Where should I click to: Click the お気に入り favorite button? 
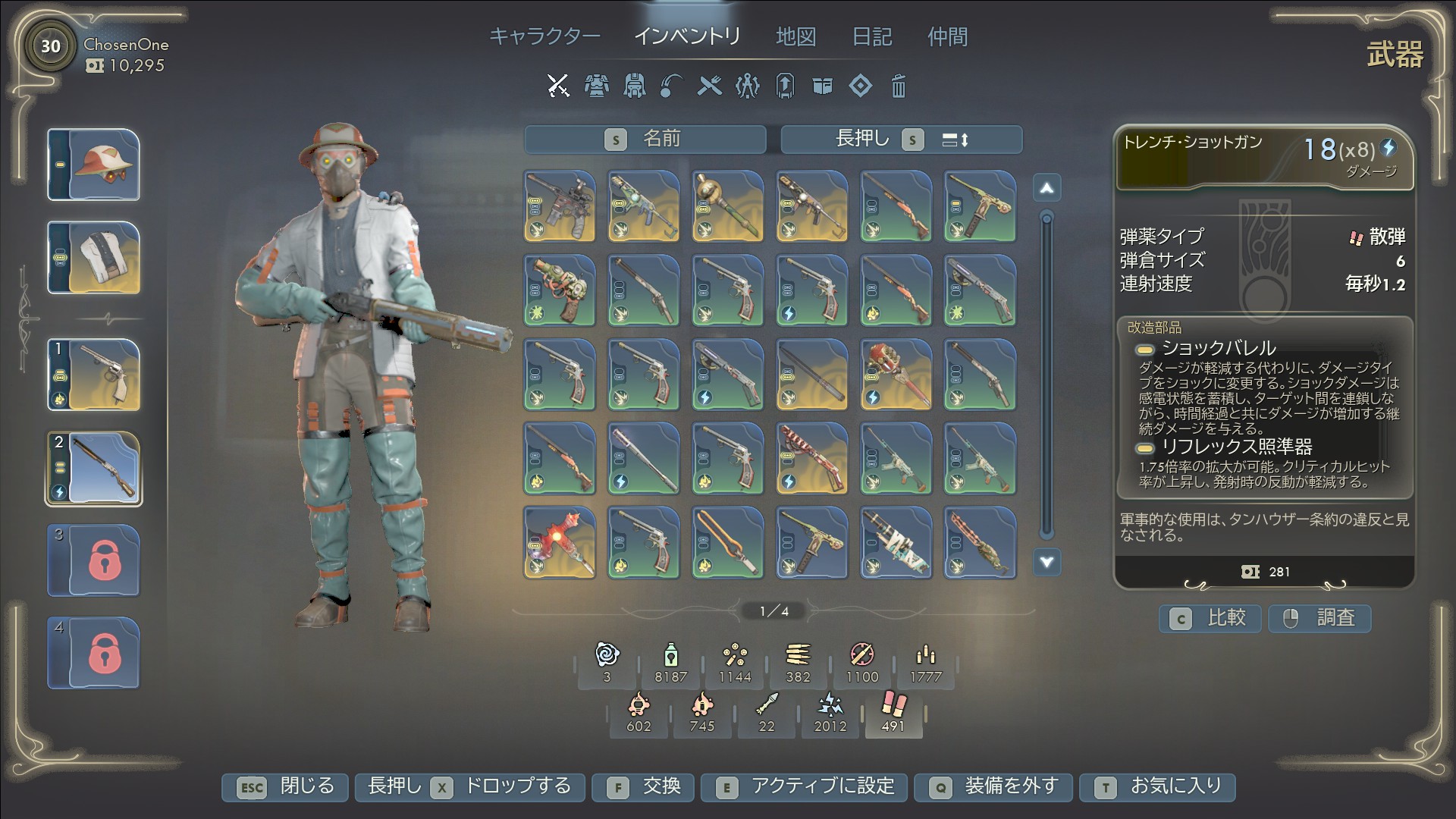[1157, 787]
